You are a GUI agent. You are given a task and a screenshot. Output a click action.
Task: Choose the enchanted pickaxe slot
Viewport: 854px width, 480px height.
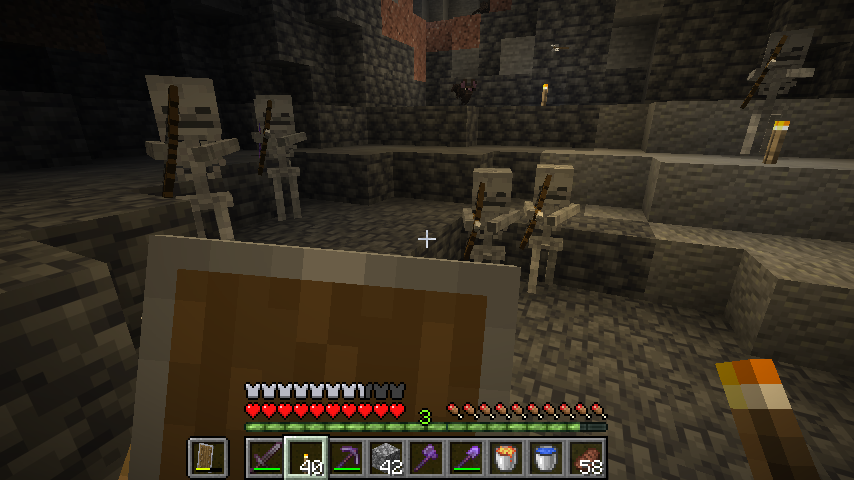[345, 458]
